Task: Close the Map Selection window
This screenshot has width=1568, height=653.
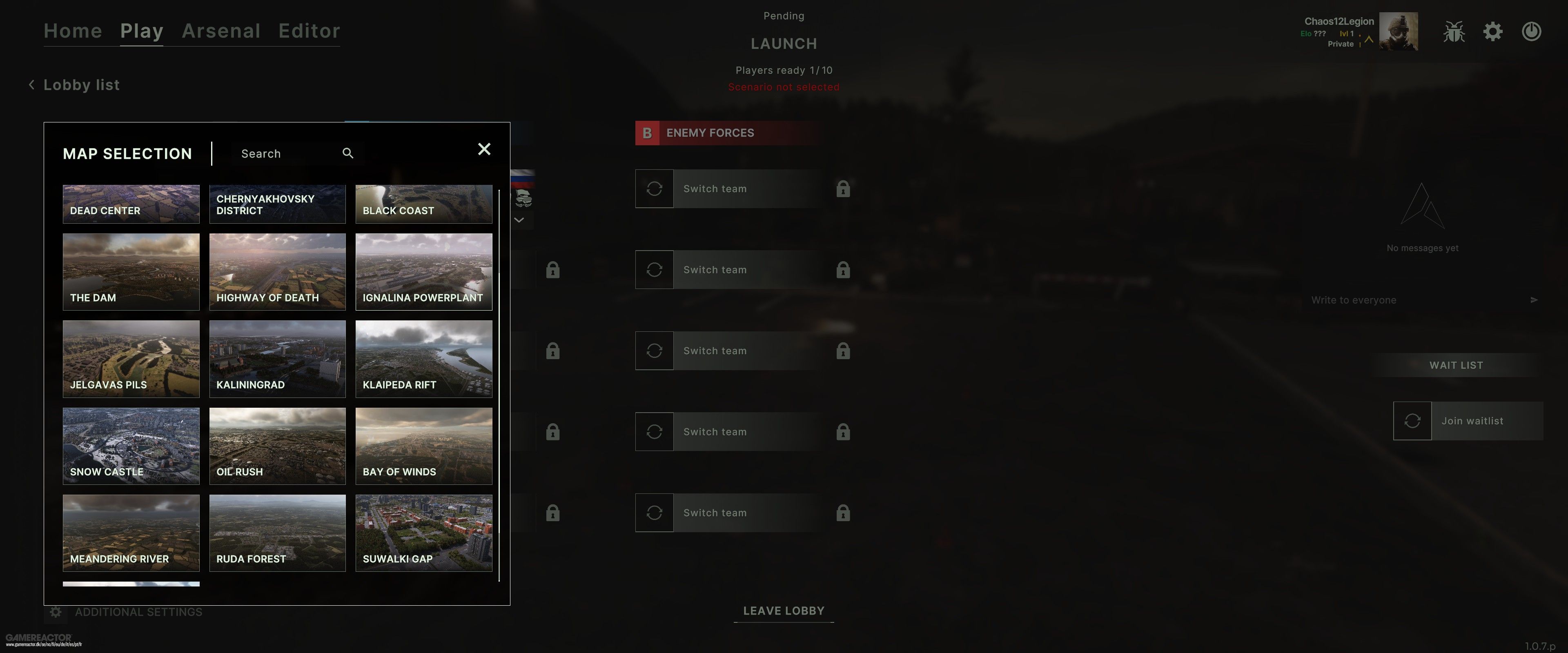Action: [484, 149]
